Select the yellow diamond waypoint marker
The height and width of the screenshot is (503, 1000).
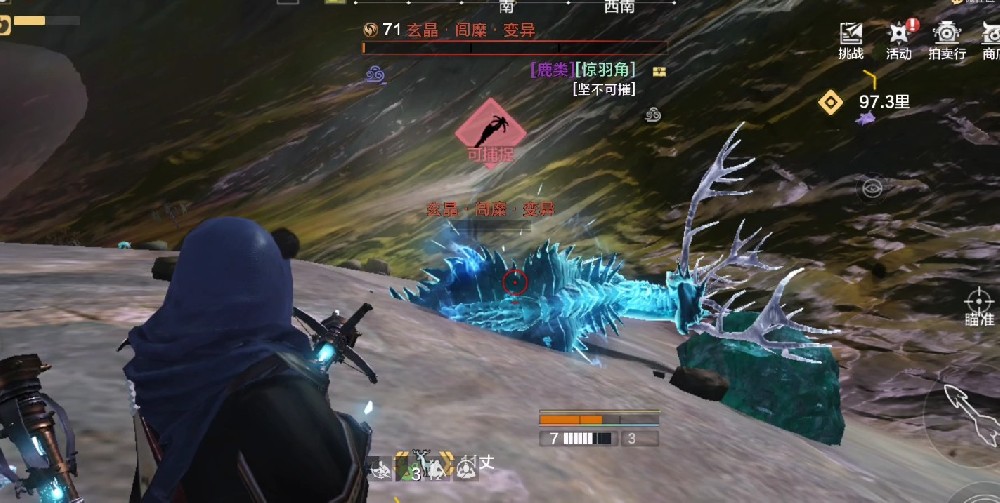pos(830,101)
